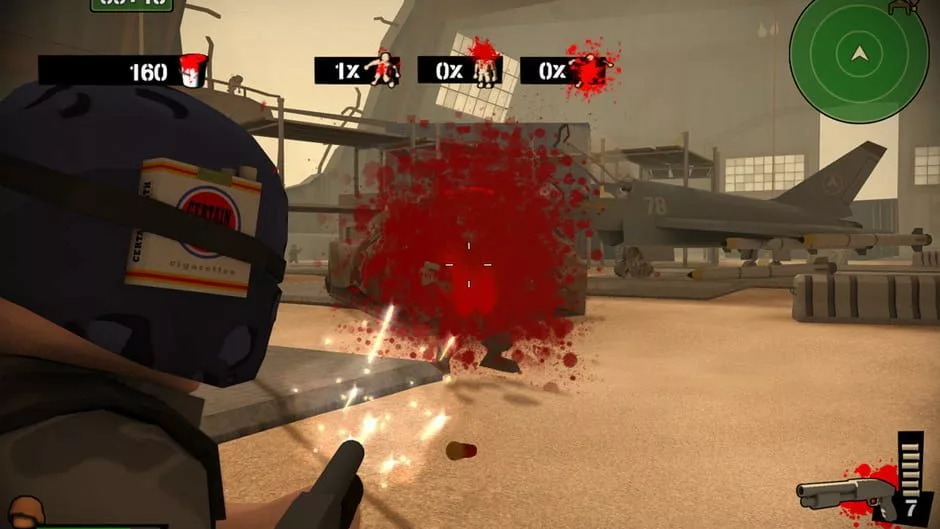Image resolution: width=940 pixels, height=529 pixels.
Task: Click the green radar minimap
Action: tap(858, 54)
